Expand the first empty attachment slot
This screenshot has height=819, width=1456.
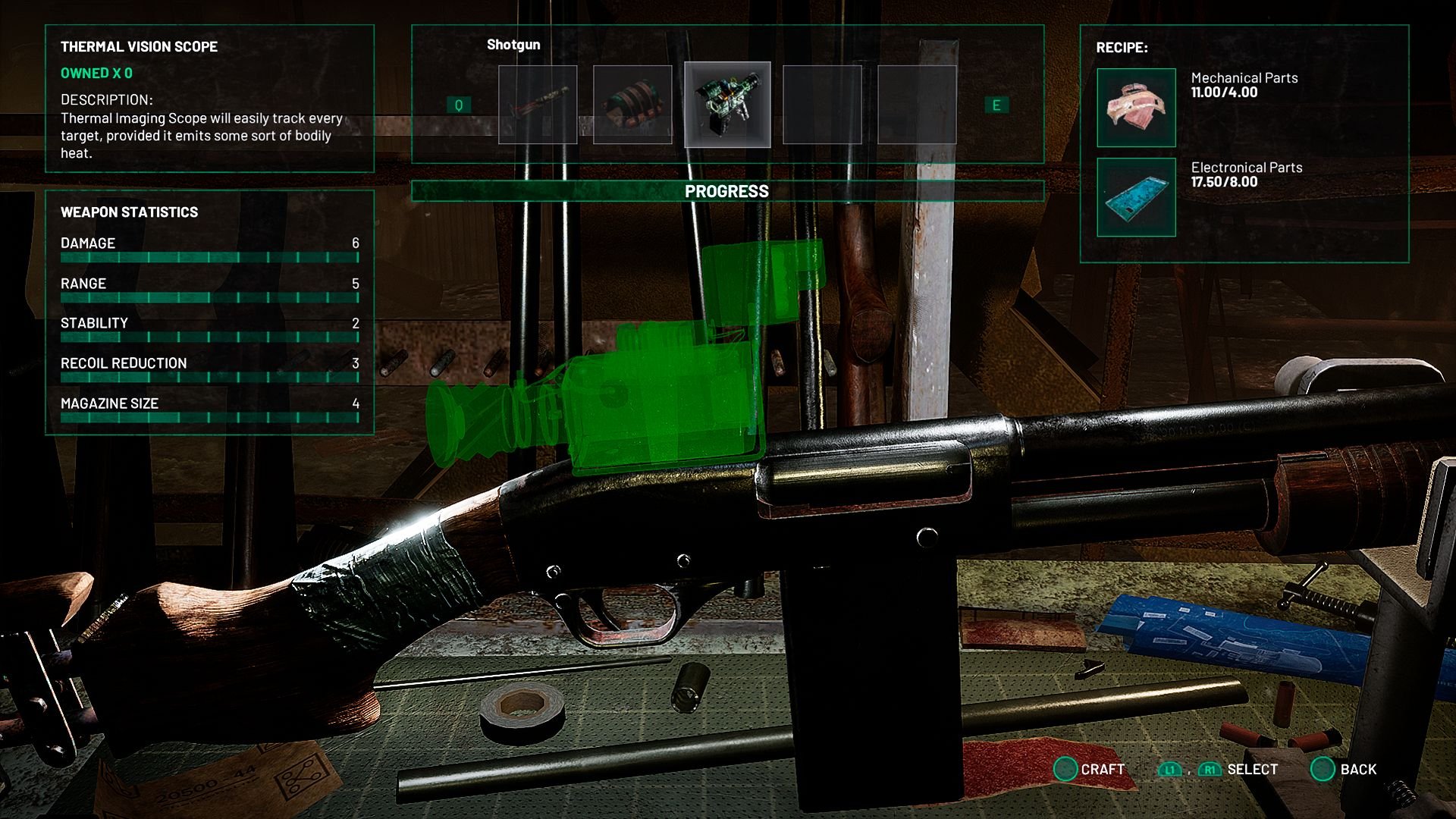[x=823, y=105]
